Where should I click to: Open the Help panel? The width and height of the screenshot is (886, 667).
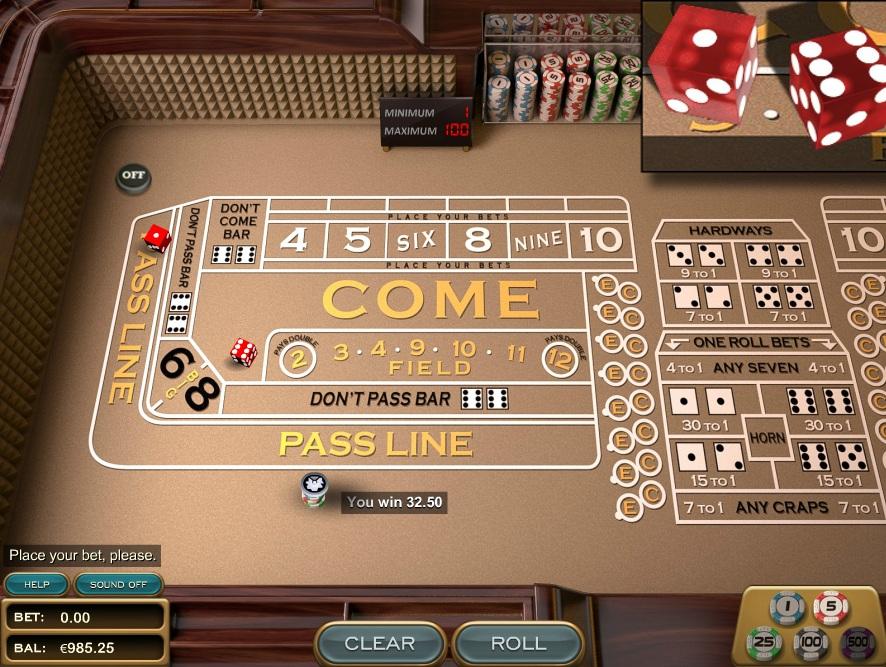[x=36, y=584]
